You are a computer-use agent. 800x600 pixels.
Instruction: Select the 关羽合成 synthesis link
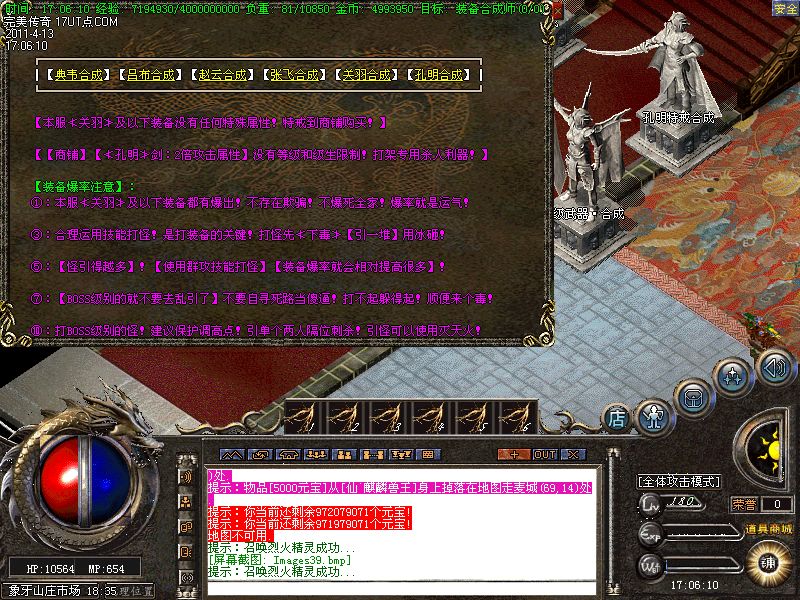pyautogui.click(x=366, y=75)
